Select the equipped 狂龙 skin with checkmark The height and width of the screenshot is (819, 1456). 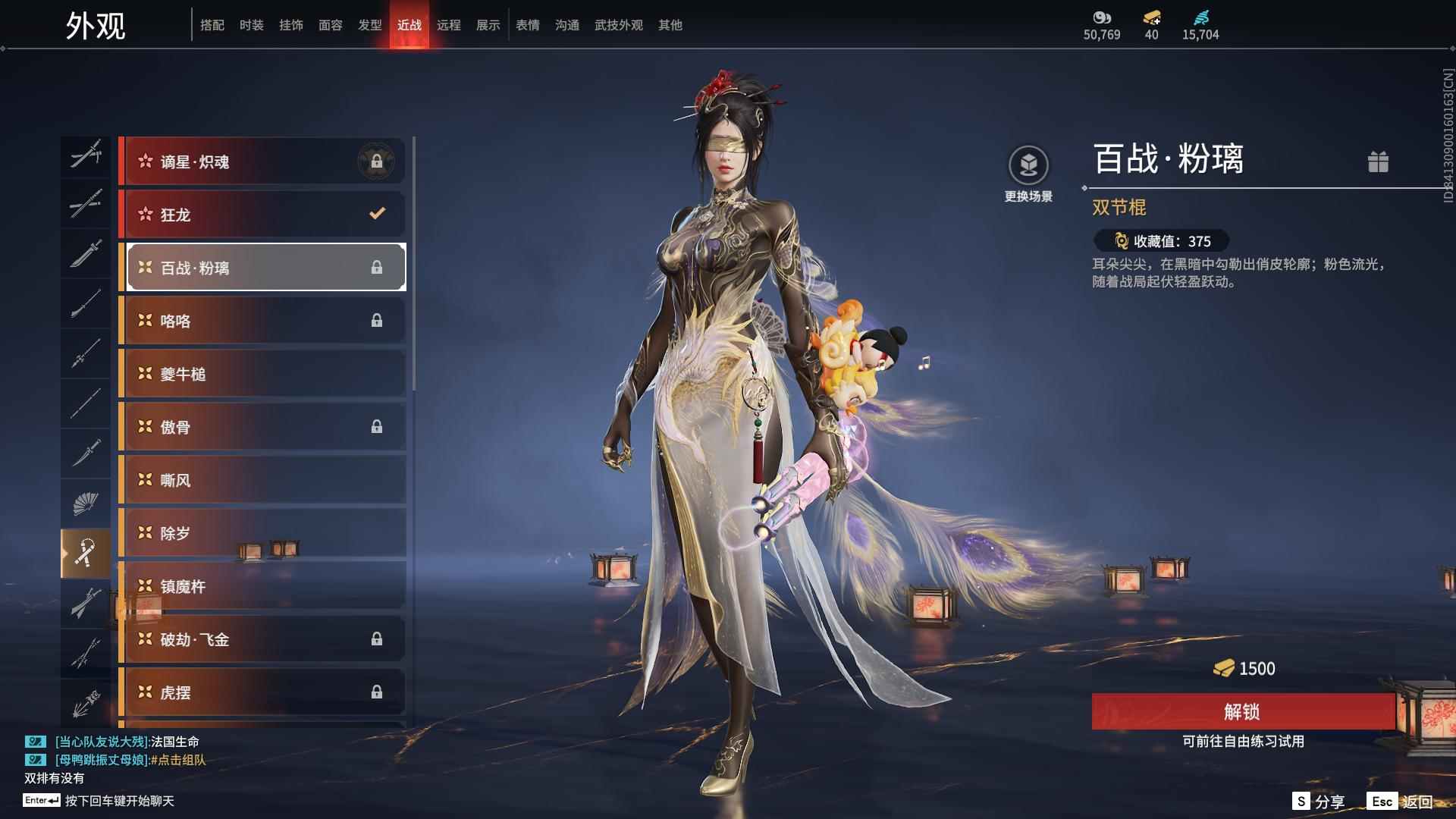tap(262, 215)
